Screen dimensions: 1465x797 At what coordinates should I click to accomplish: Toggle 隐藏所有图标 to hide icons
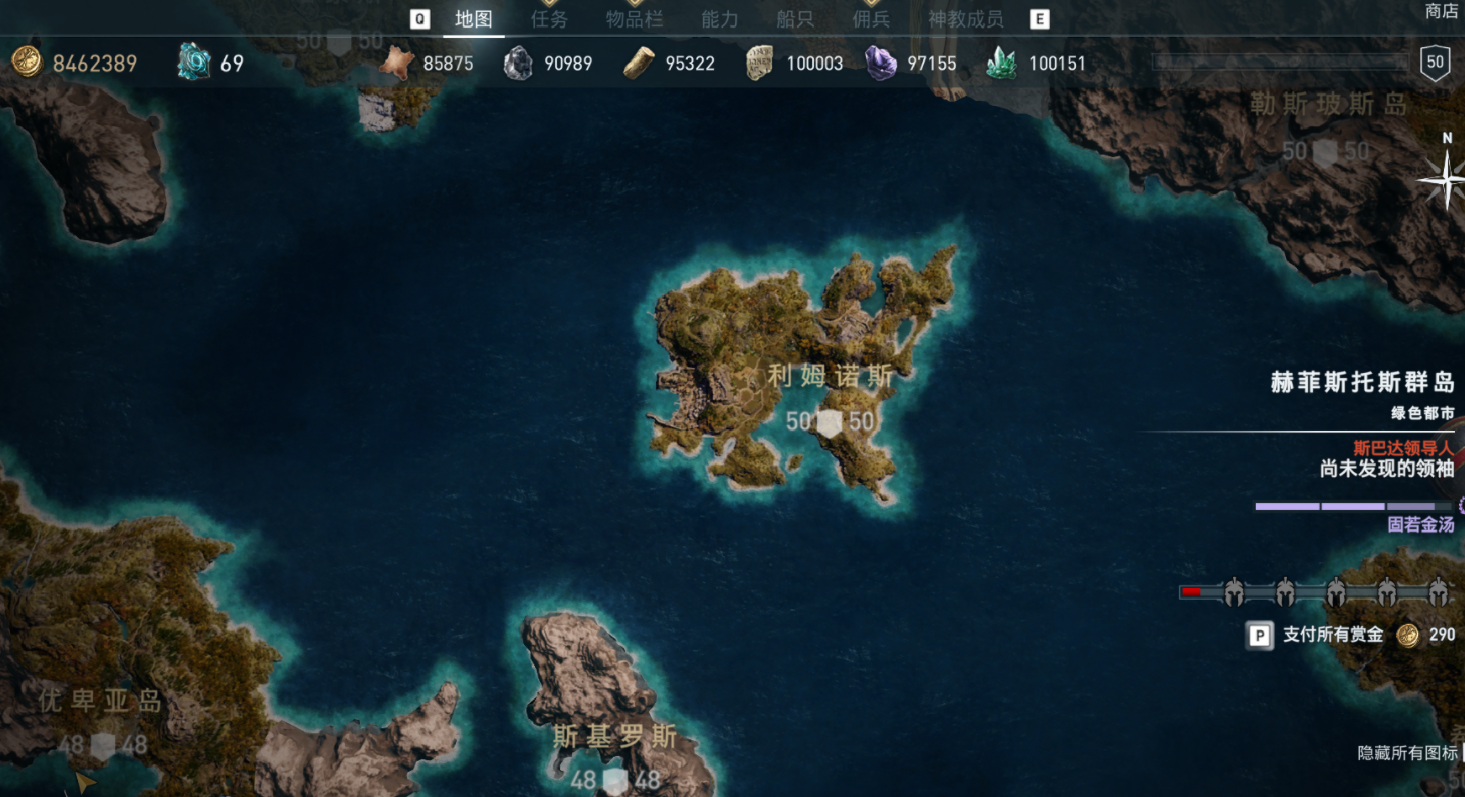tap(1407, 753)
